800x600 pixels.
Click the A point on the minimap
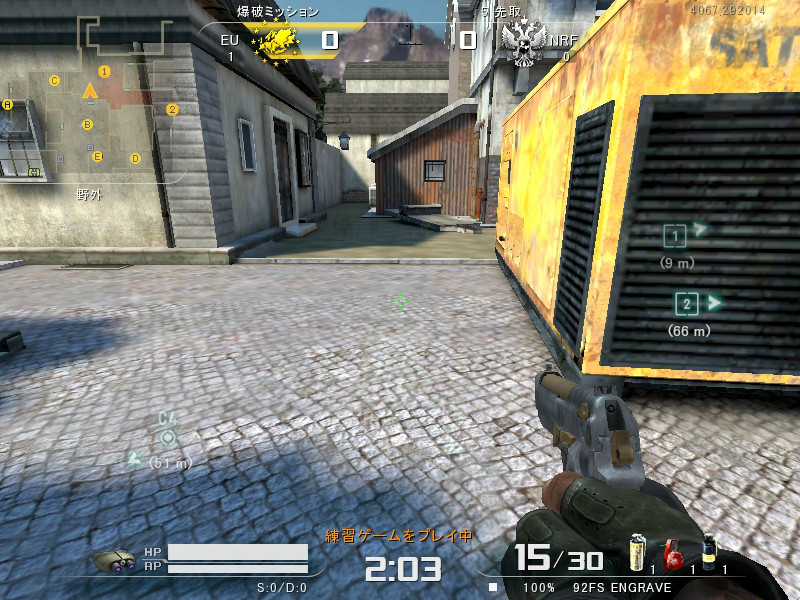(x=7, y=104)
